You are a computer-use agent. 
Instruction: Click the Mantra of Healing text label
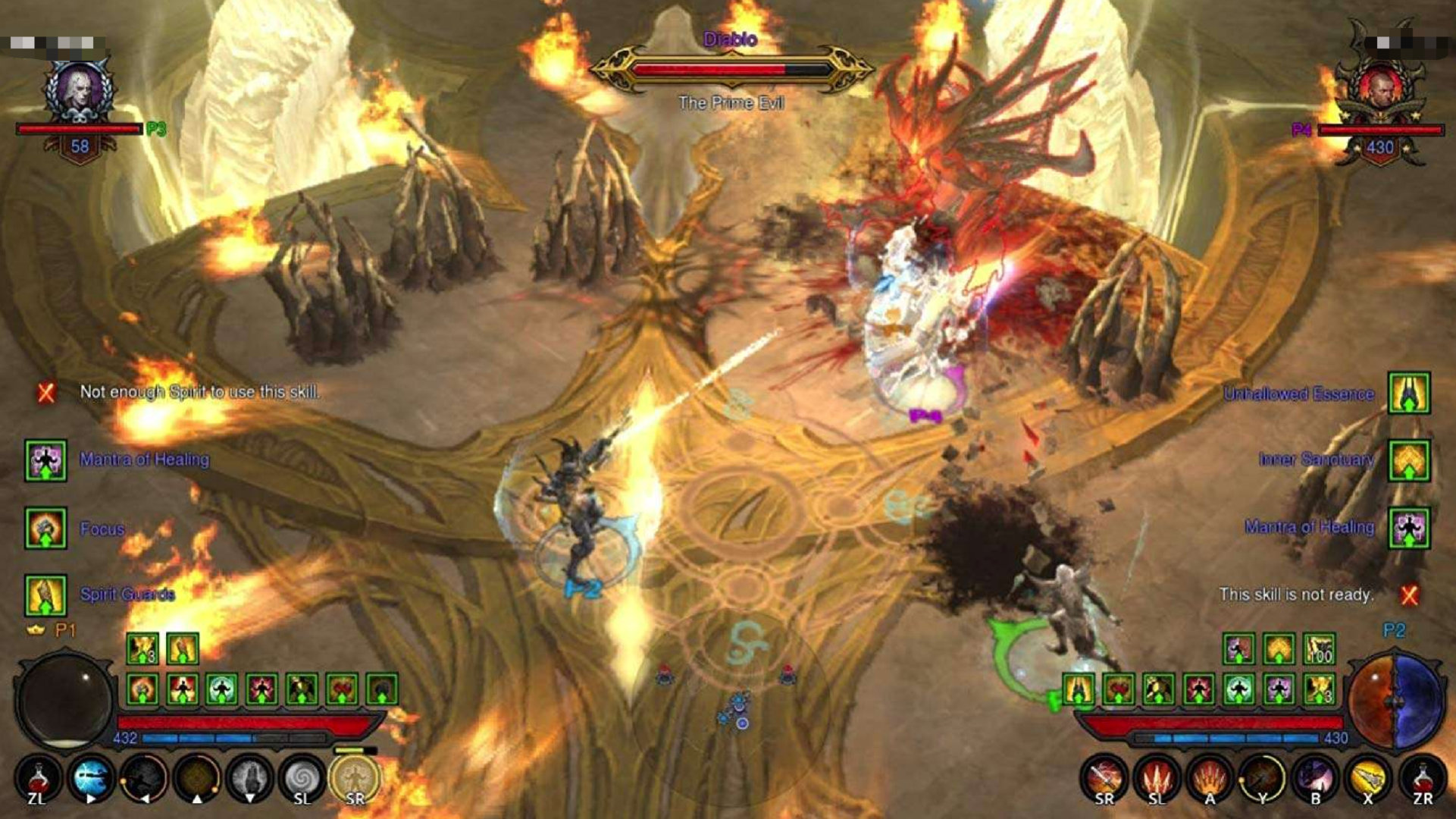[x=144, y=459]
